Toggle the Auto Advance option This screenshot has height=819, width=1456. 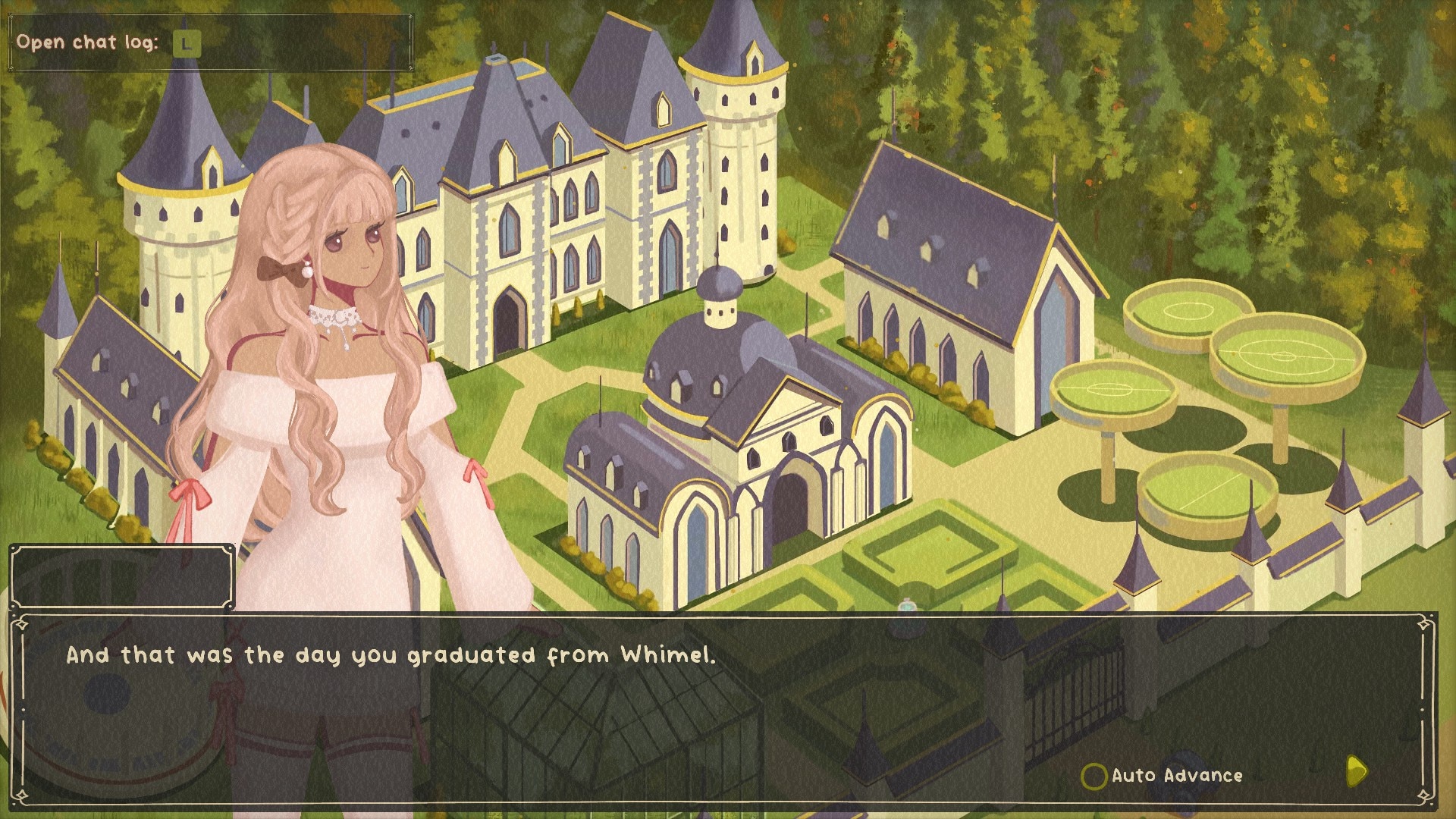(x=1094, y=776)
